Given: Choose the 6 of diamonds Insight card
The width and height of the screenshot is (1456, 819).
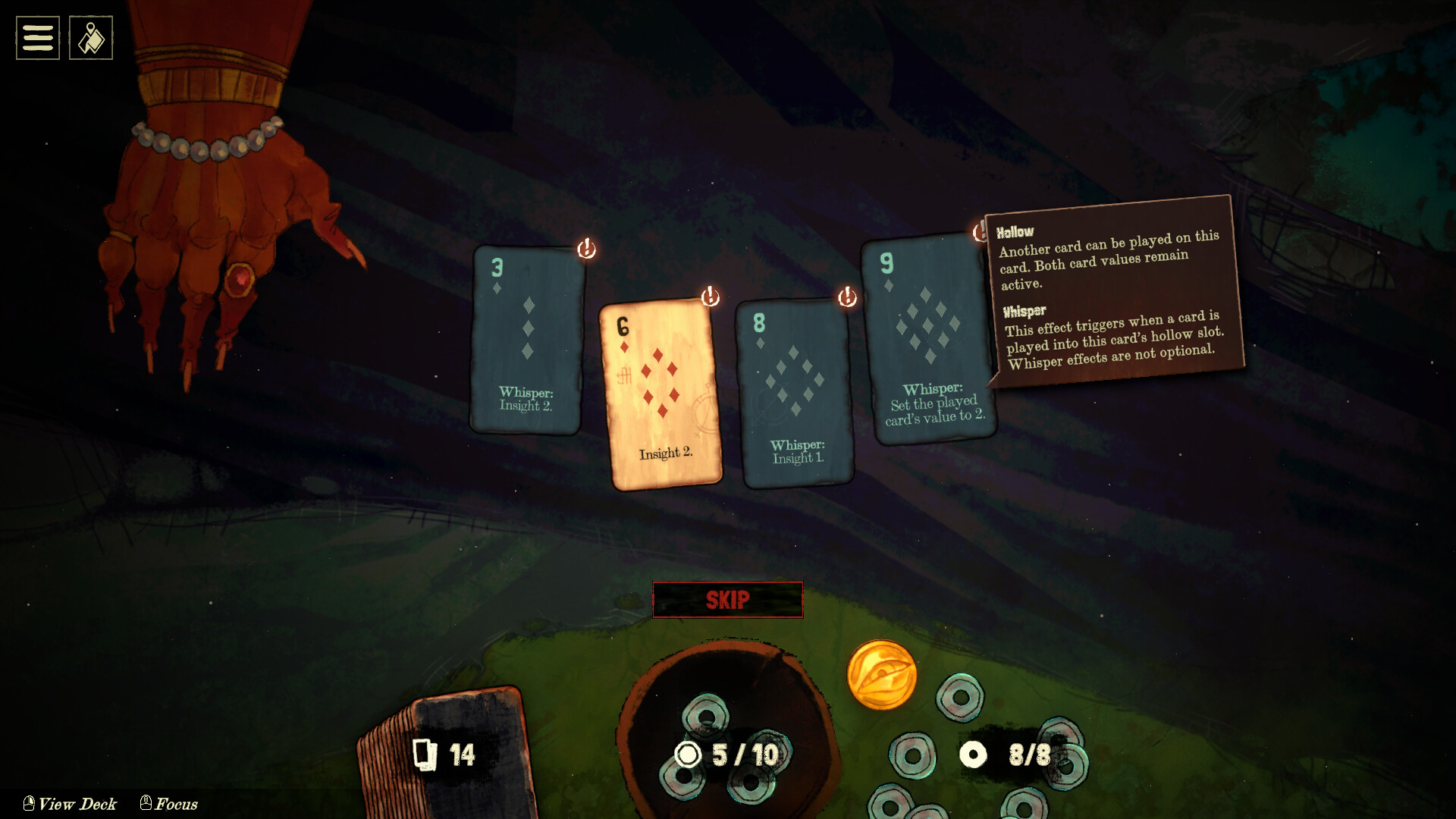Looking at the screenshot, I should pyautogui.click(x=661, y=394).
